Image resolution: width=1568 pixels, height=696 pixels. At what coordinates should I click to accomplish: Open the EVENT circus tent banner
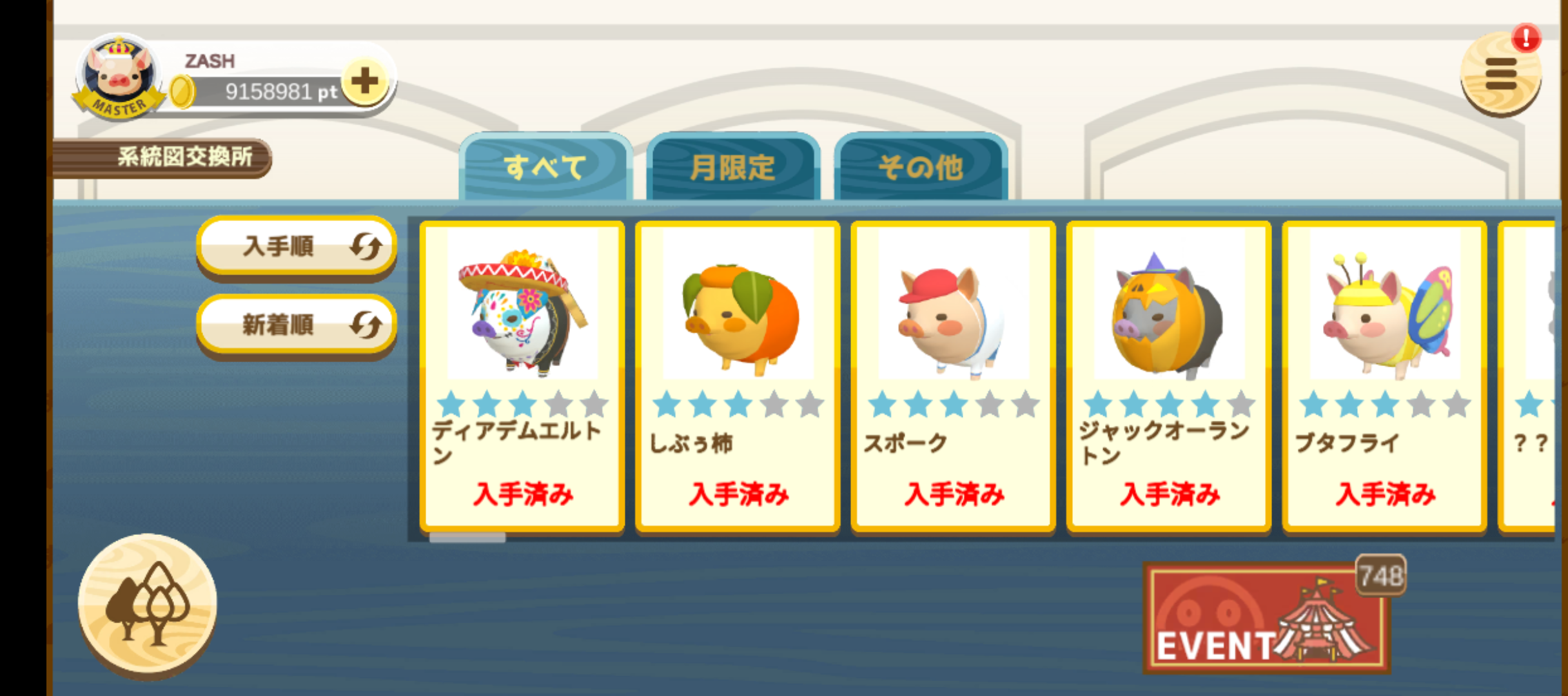(1266, 619)
